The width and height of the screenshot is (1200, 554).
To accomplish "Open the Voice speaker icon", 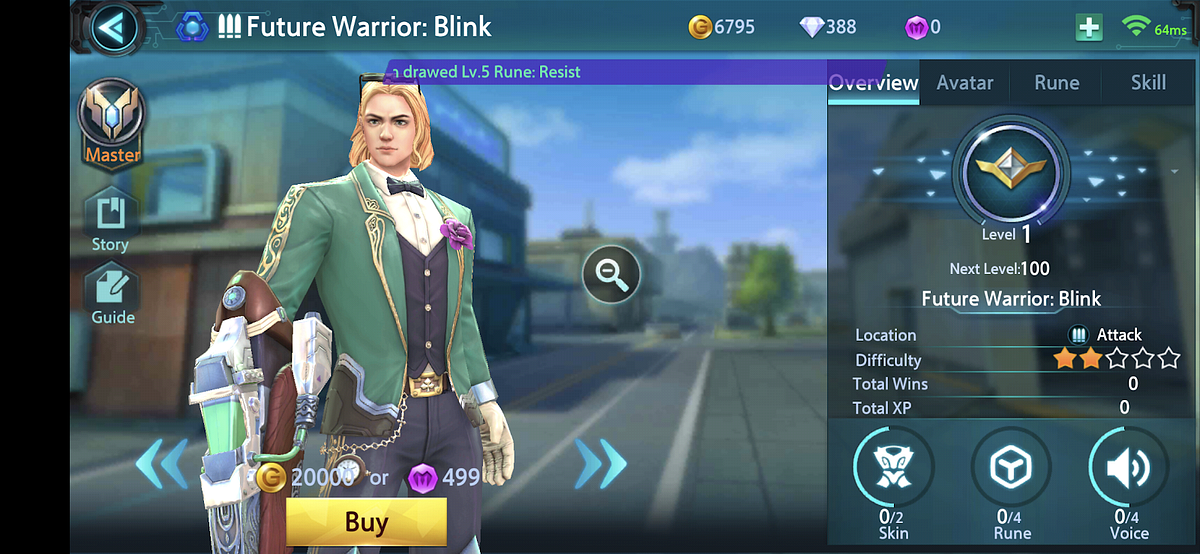I will click(1129, 467).
